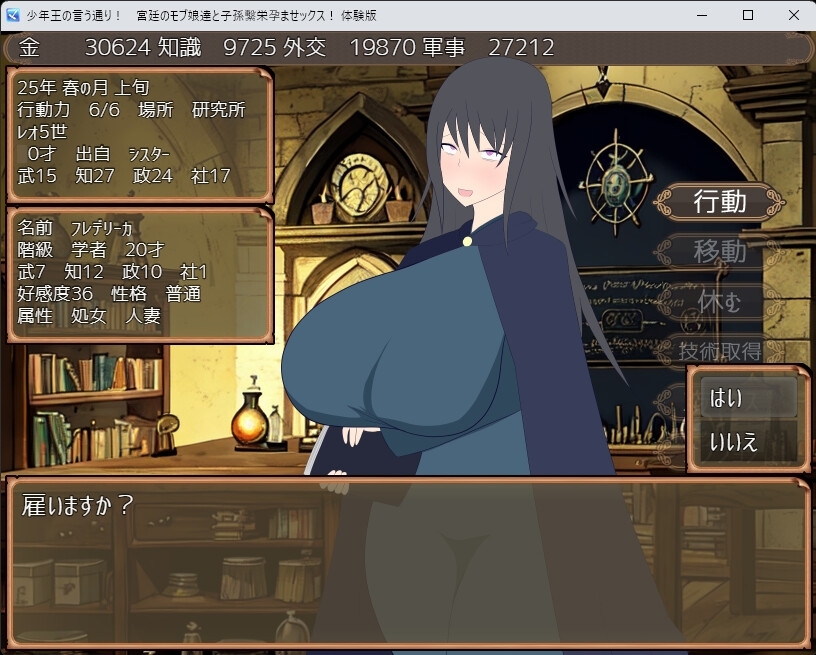
Task: Select the 技術取得 menu entry
Action: [719, 350]
